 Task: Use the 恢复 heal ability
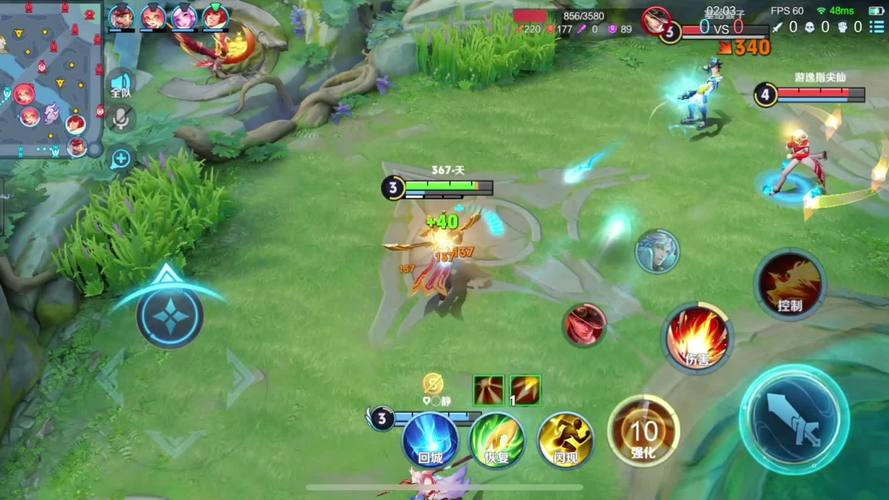[x=497, y=439]
